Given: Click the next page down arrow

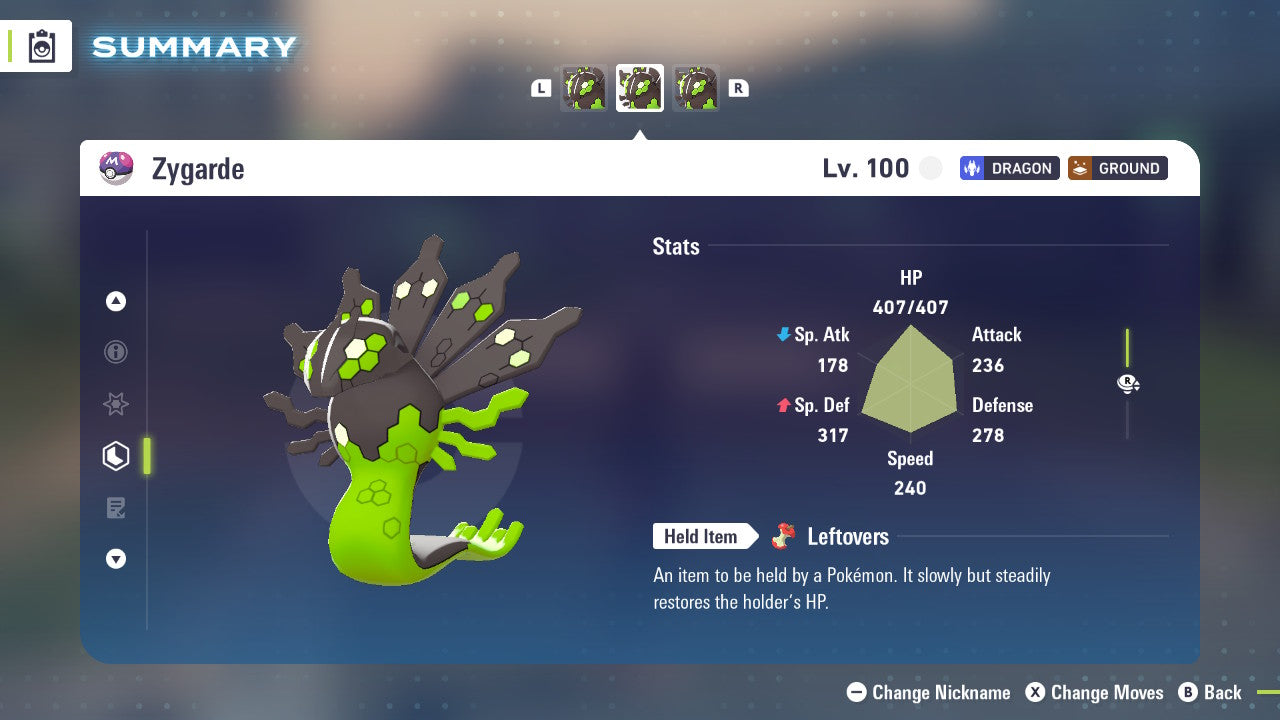Looking at the screenshot, I should coord(116,559).
